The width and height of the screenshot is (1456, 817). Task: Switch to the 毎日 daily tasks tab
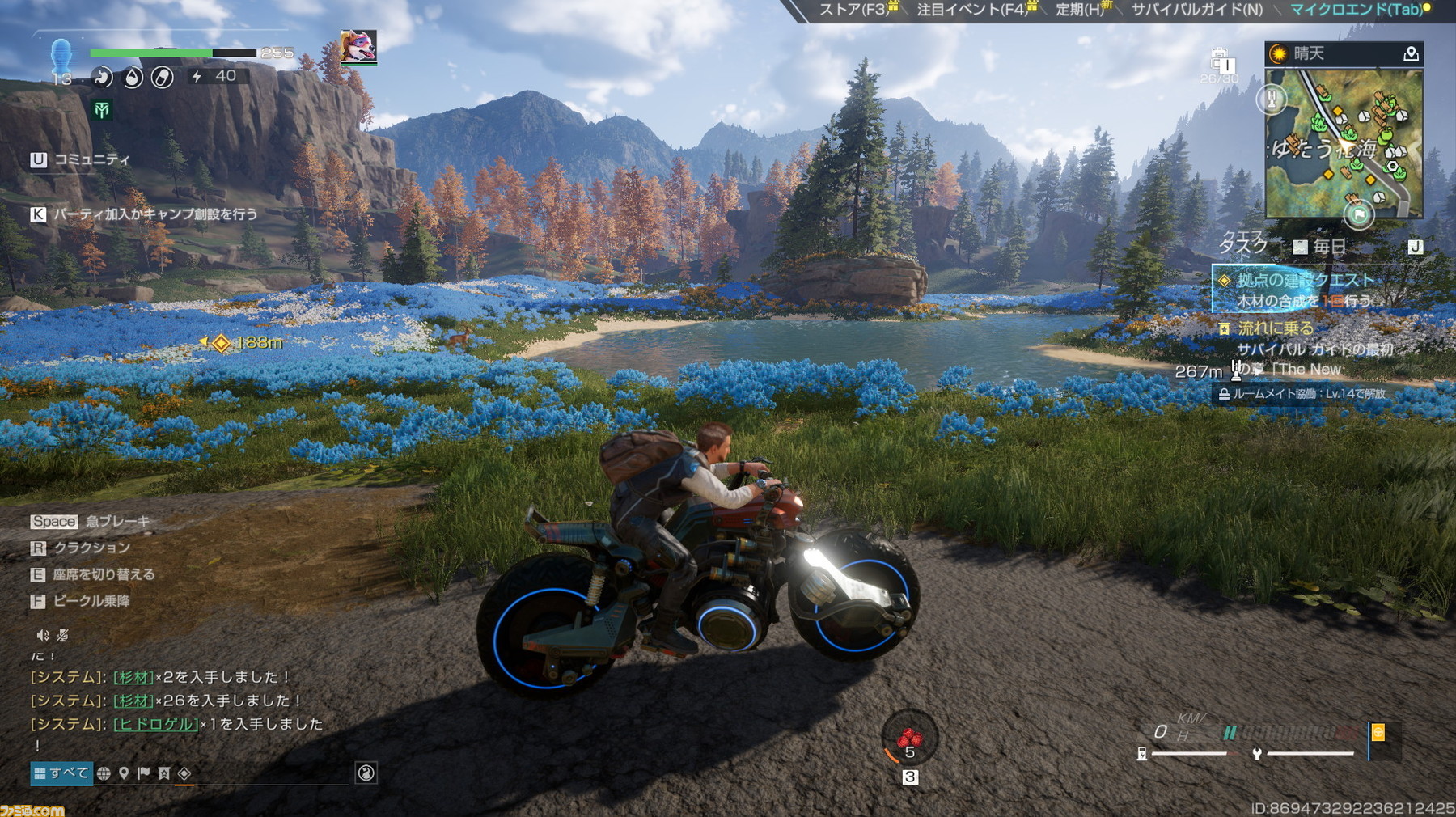(x=1320, y=246)
